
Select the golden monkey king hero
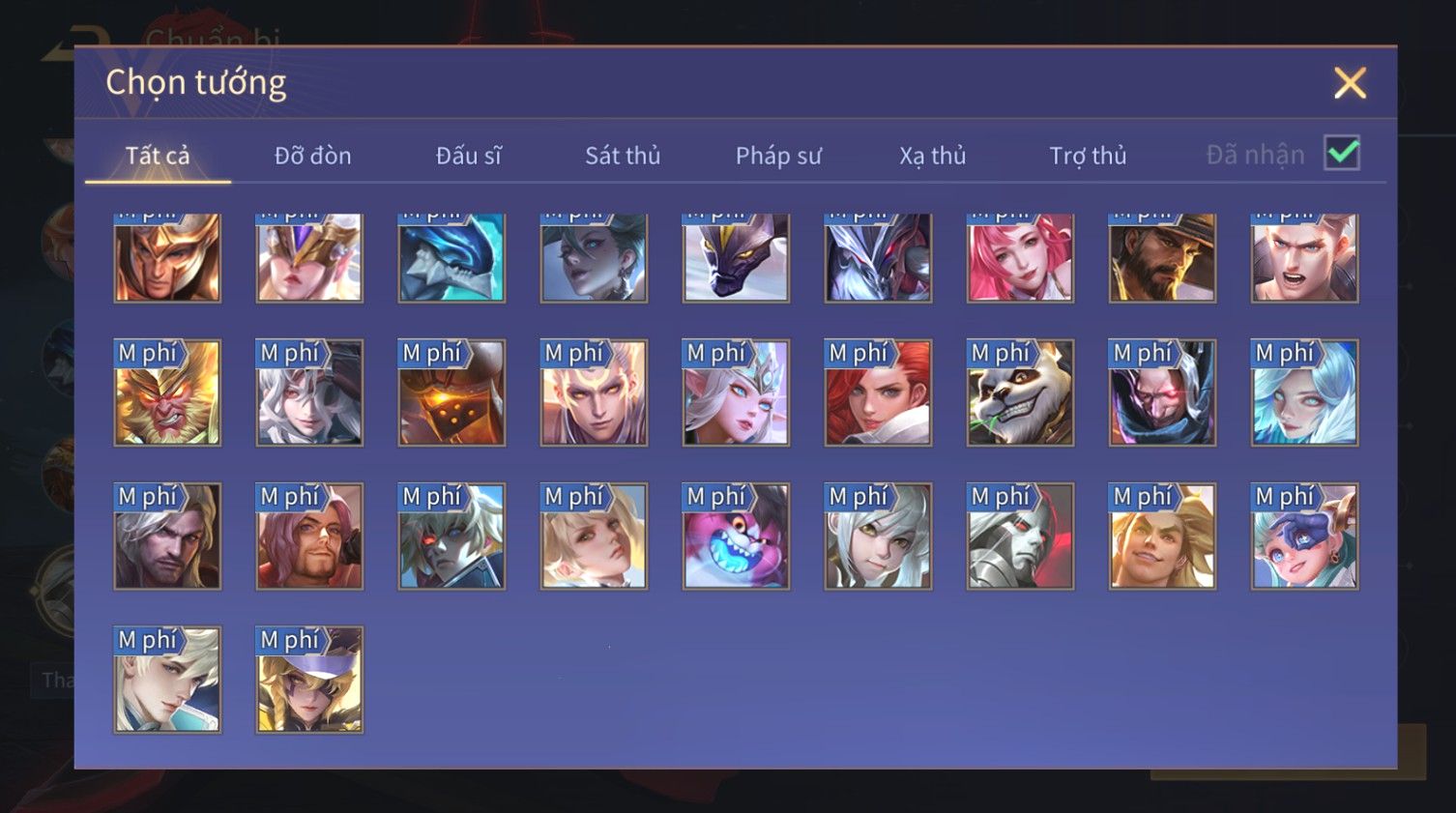[x=167, y=393]
